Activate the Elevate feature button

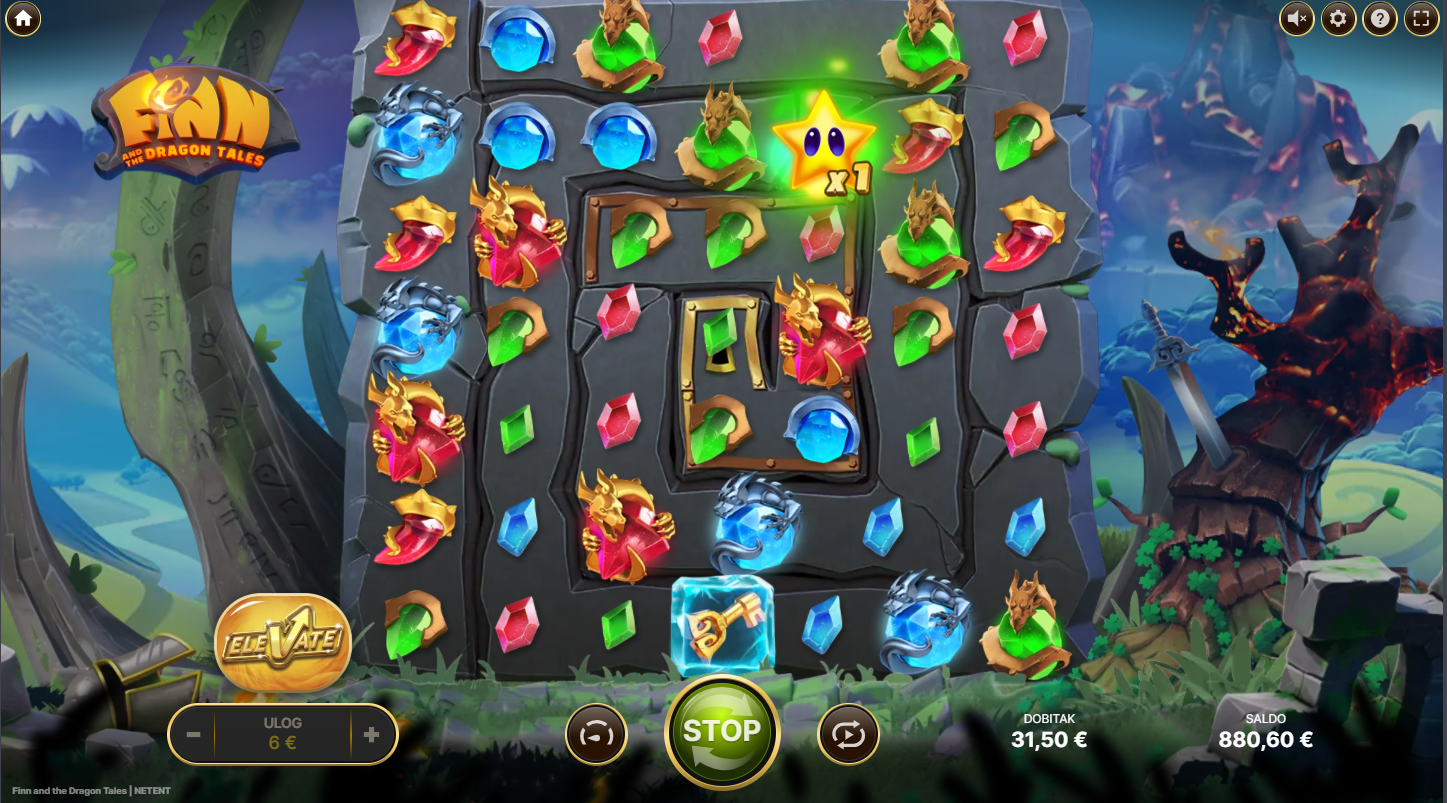click(283, 641)
